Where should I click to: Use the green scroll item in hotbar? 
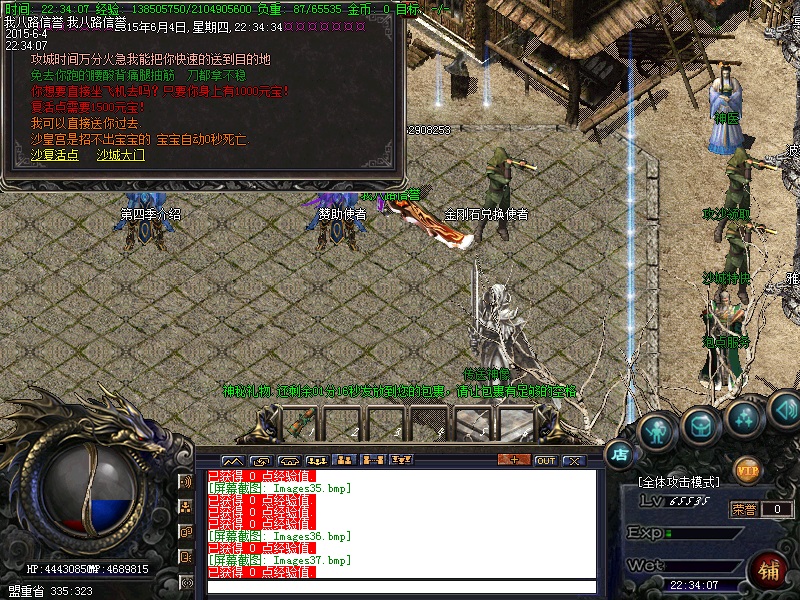coord(297,424)
